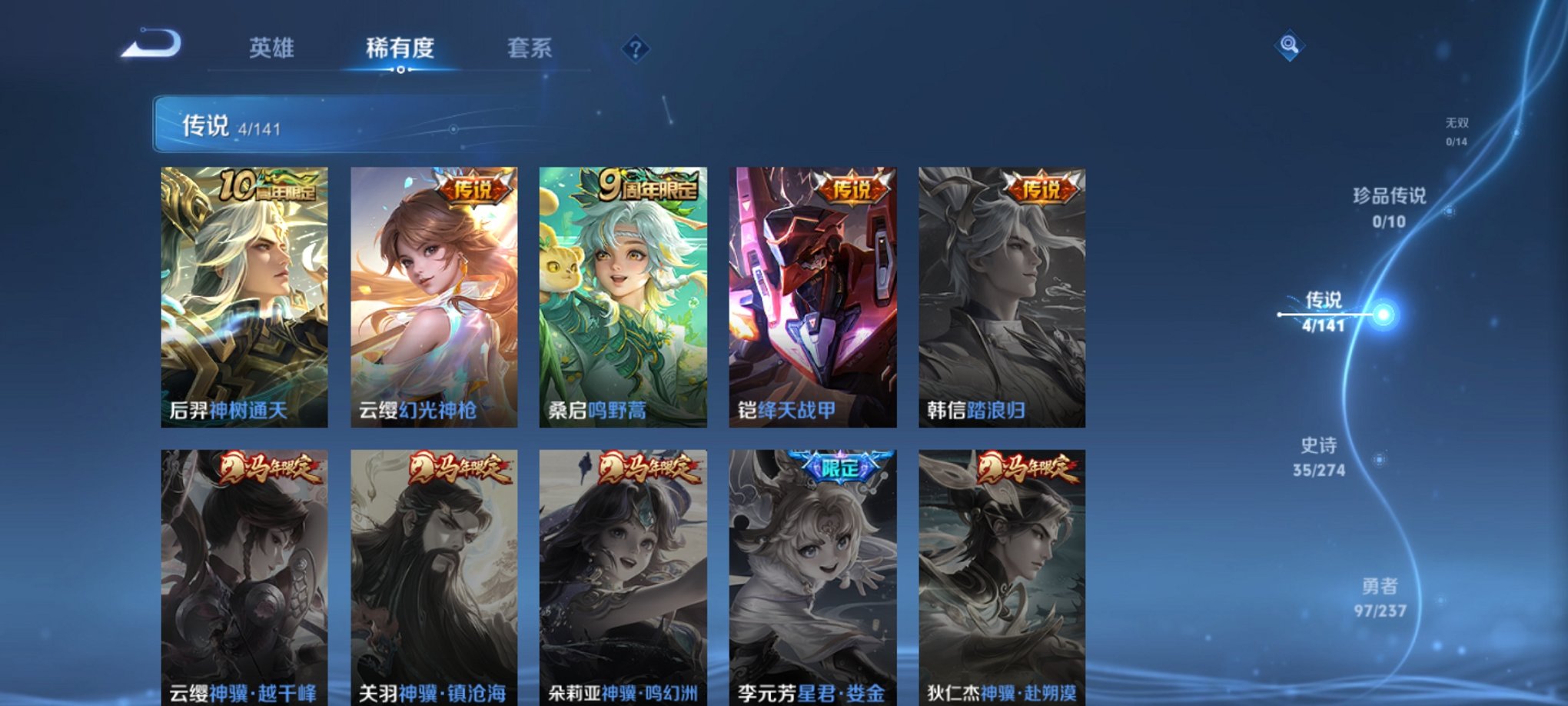Switch to the 英雄 tab
This screenshot has height=706, width=1568.
[273, 48]
